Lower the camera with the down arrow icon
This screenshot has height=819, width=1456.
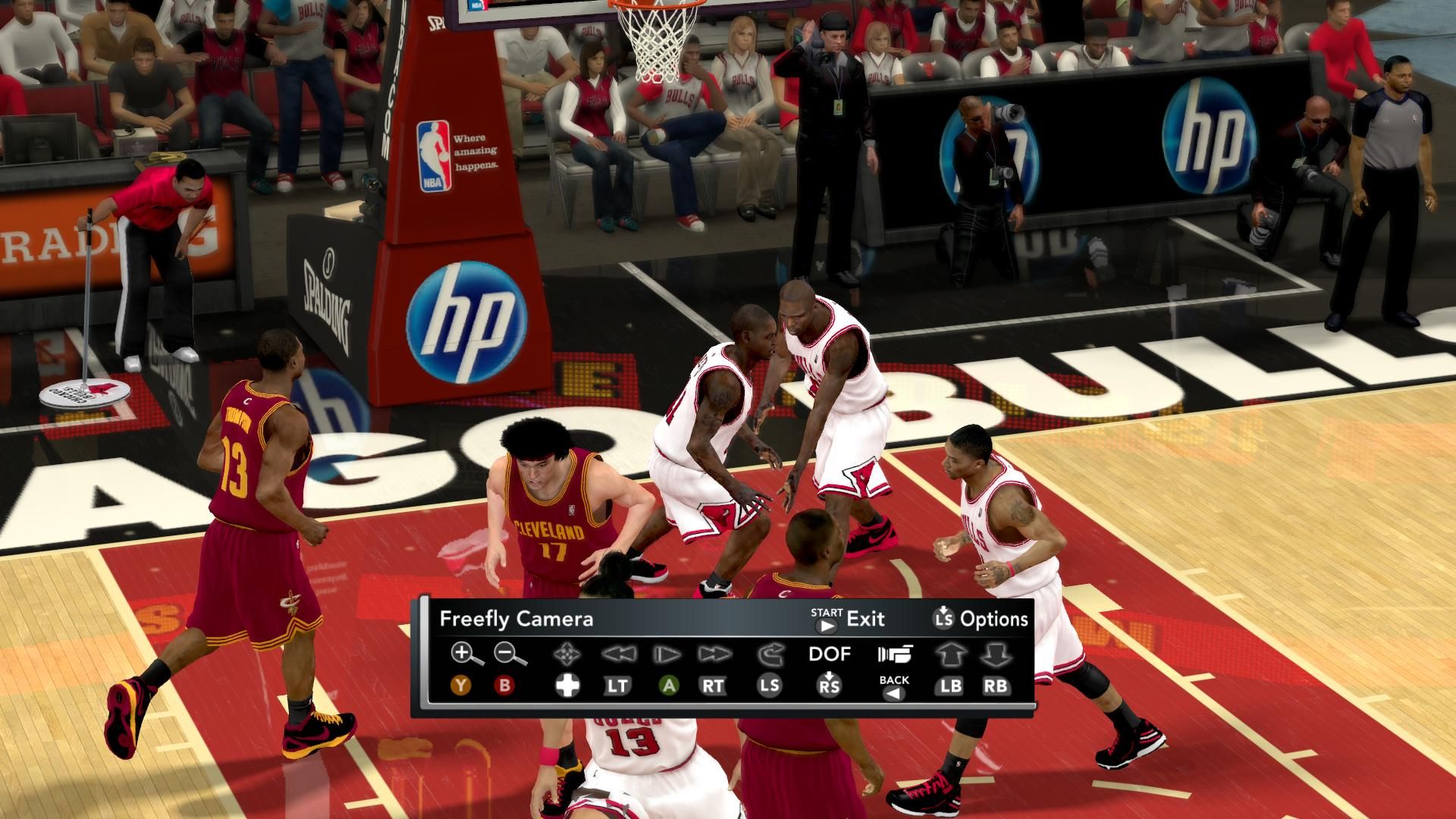pyautogui.click(x=996, y=654)
